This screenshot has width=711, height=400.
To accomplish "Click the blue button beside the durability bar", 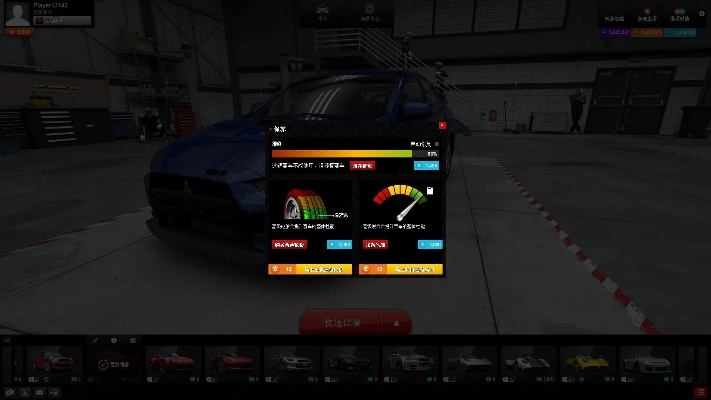I will tap(426, 166).
